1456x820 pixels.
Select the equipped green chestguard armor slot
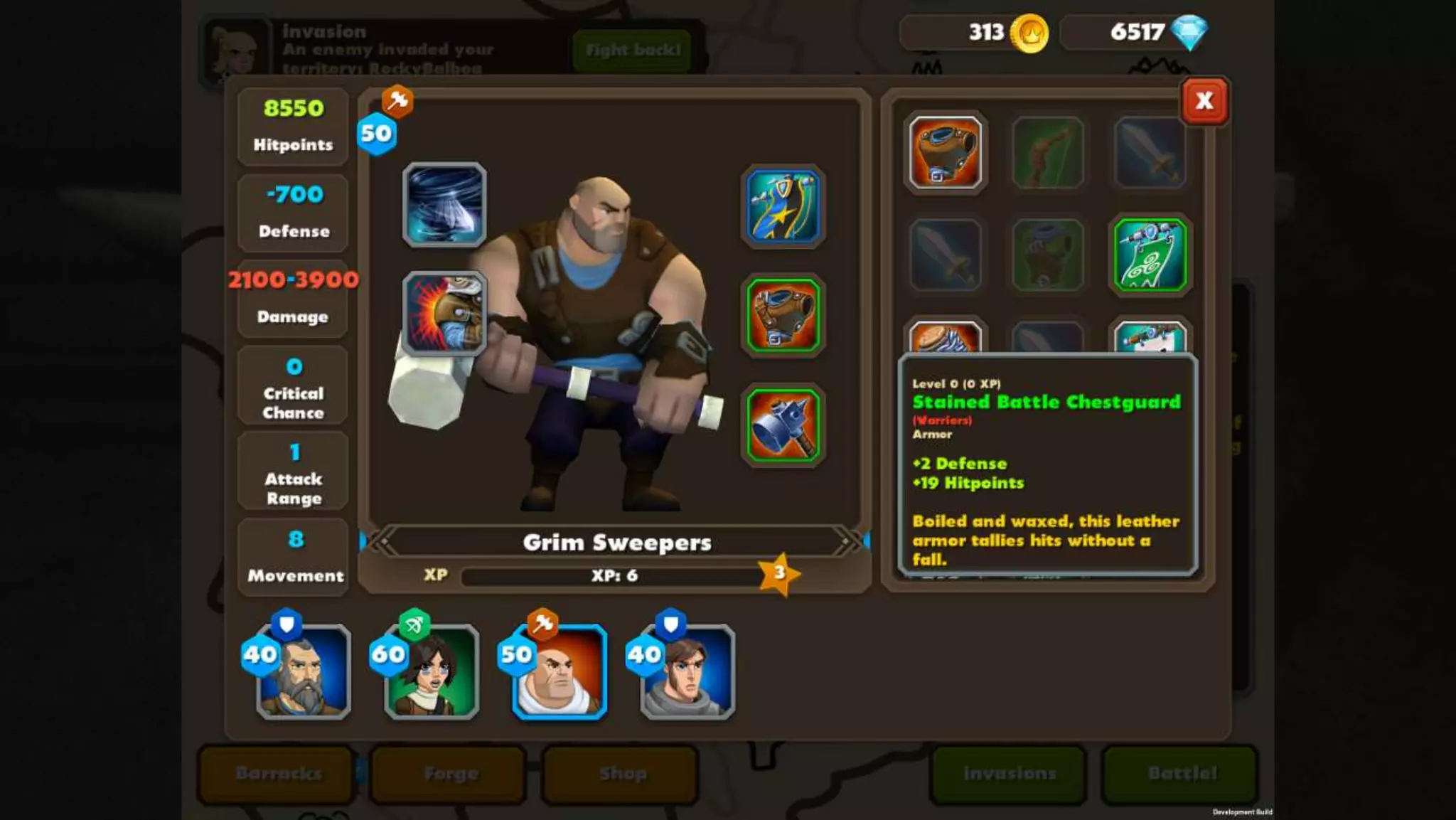coord(783,316)
